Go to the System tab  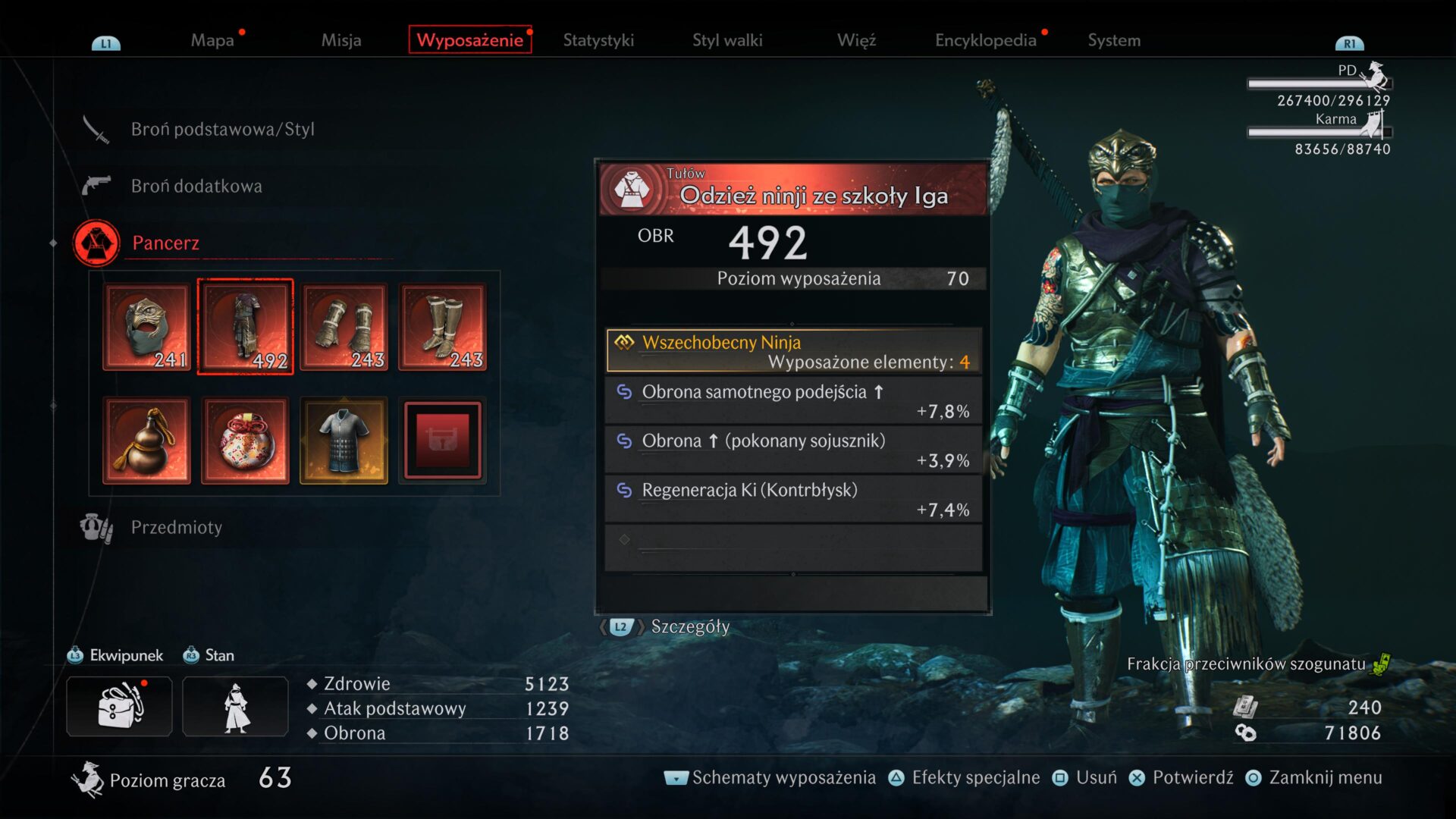click(x=1114, y=40)
